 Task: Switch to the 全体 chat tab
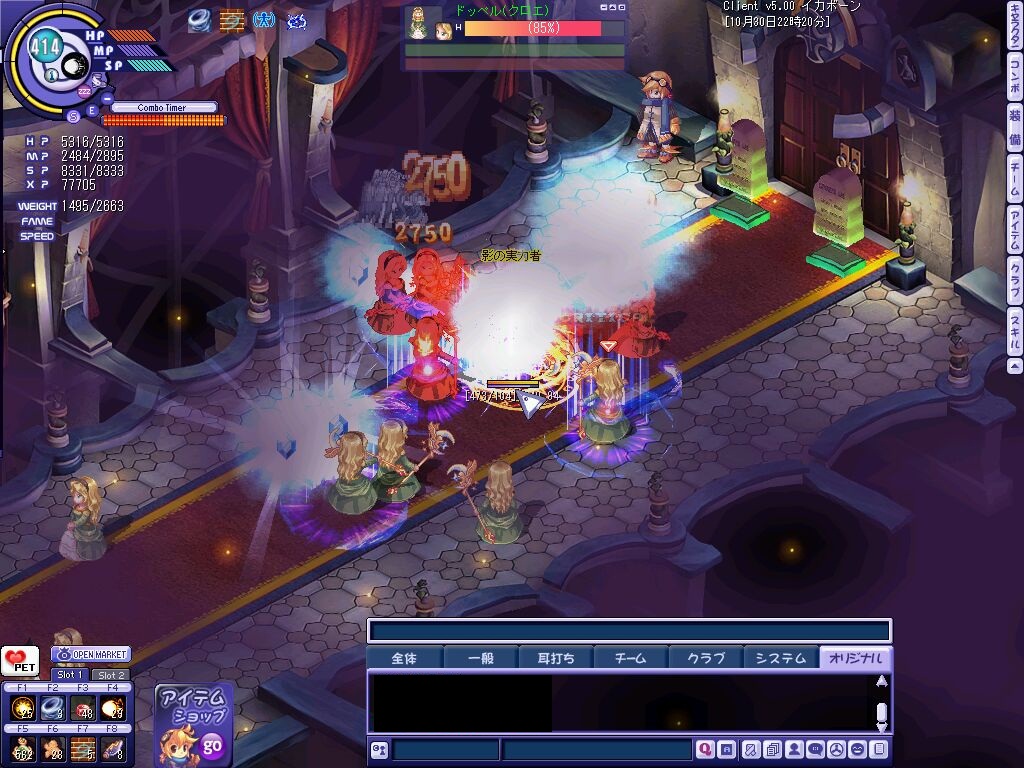[x=404, y=658]
